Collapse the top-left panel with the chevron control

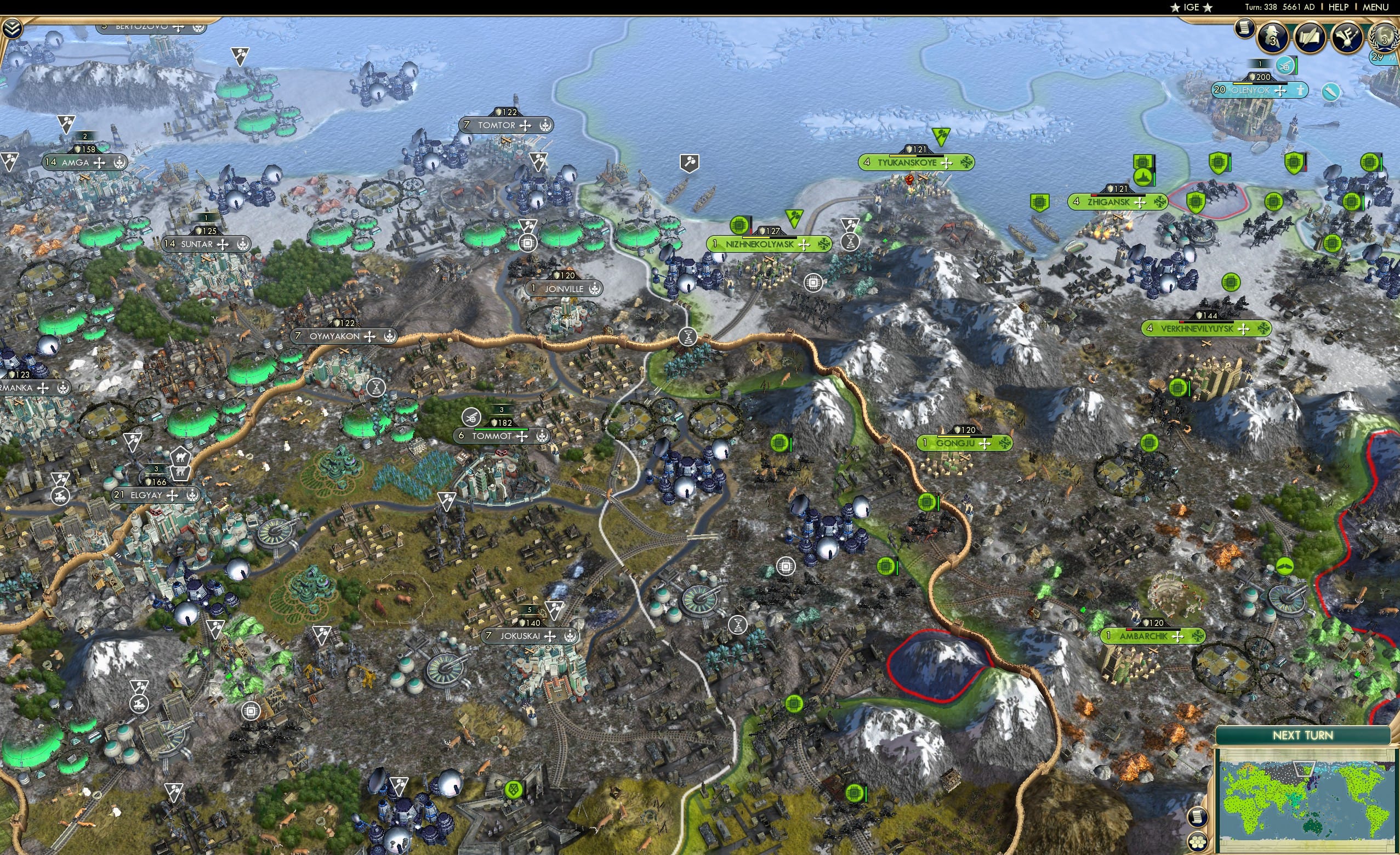coord(13,29)
